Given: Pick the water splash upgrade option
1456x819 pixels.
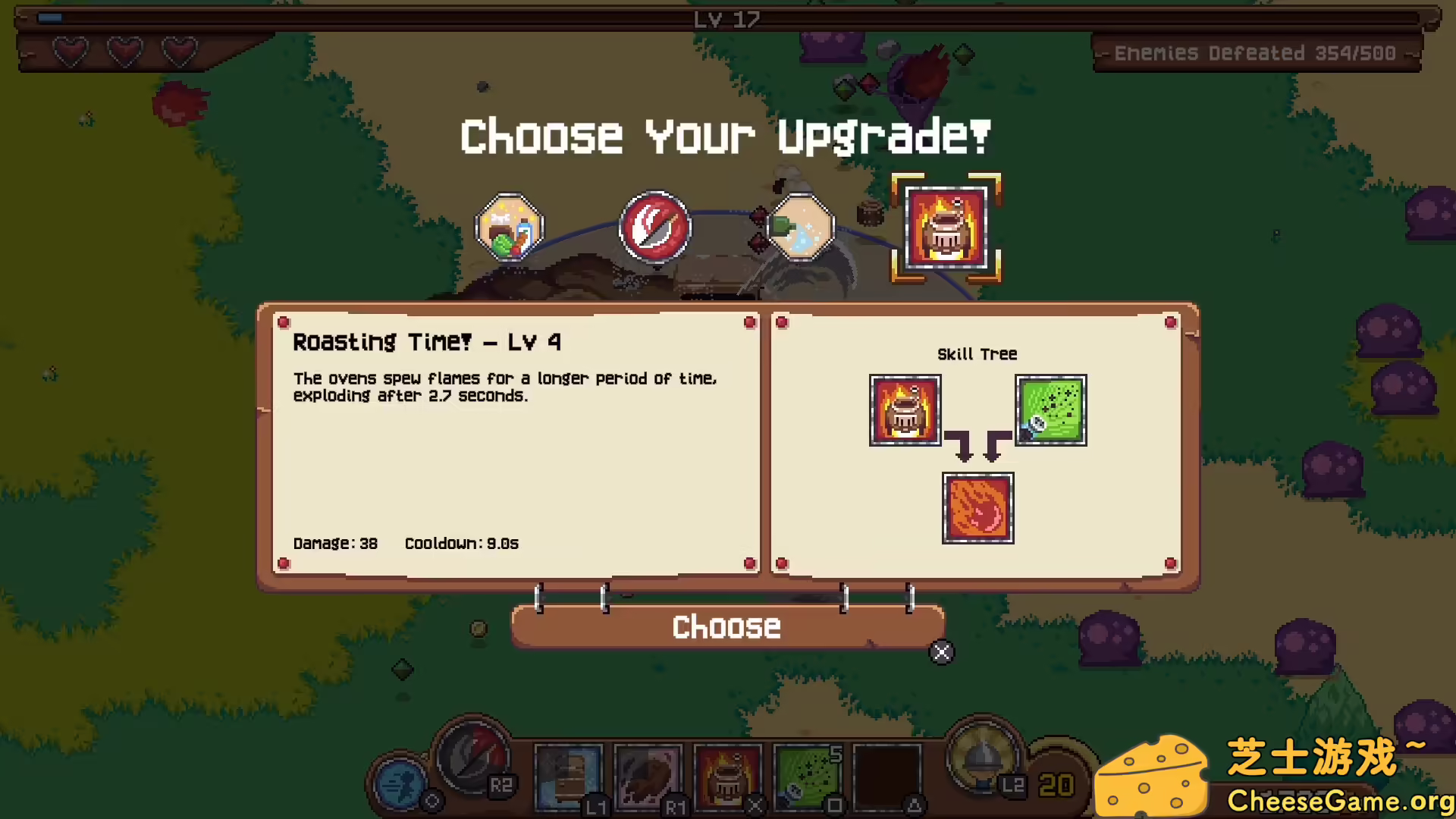Looking at the screenshot, I should [800, 227].
